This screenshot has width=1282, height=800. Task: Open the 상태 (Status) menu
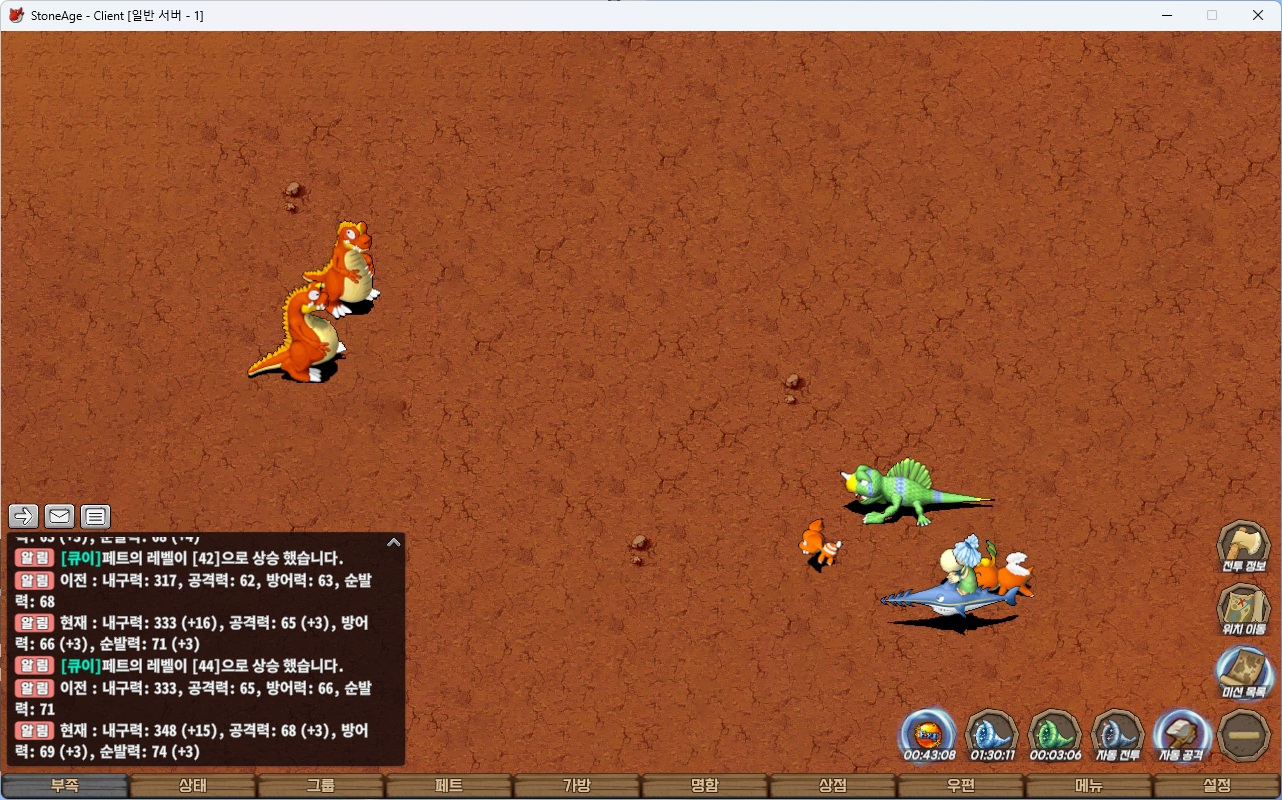click(x=193, y=786)
